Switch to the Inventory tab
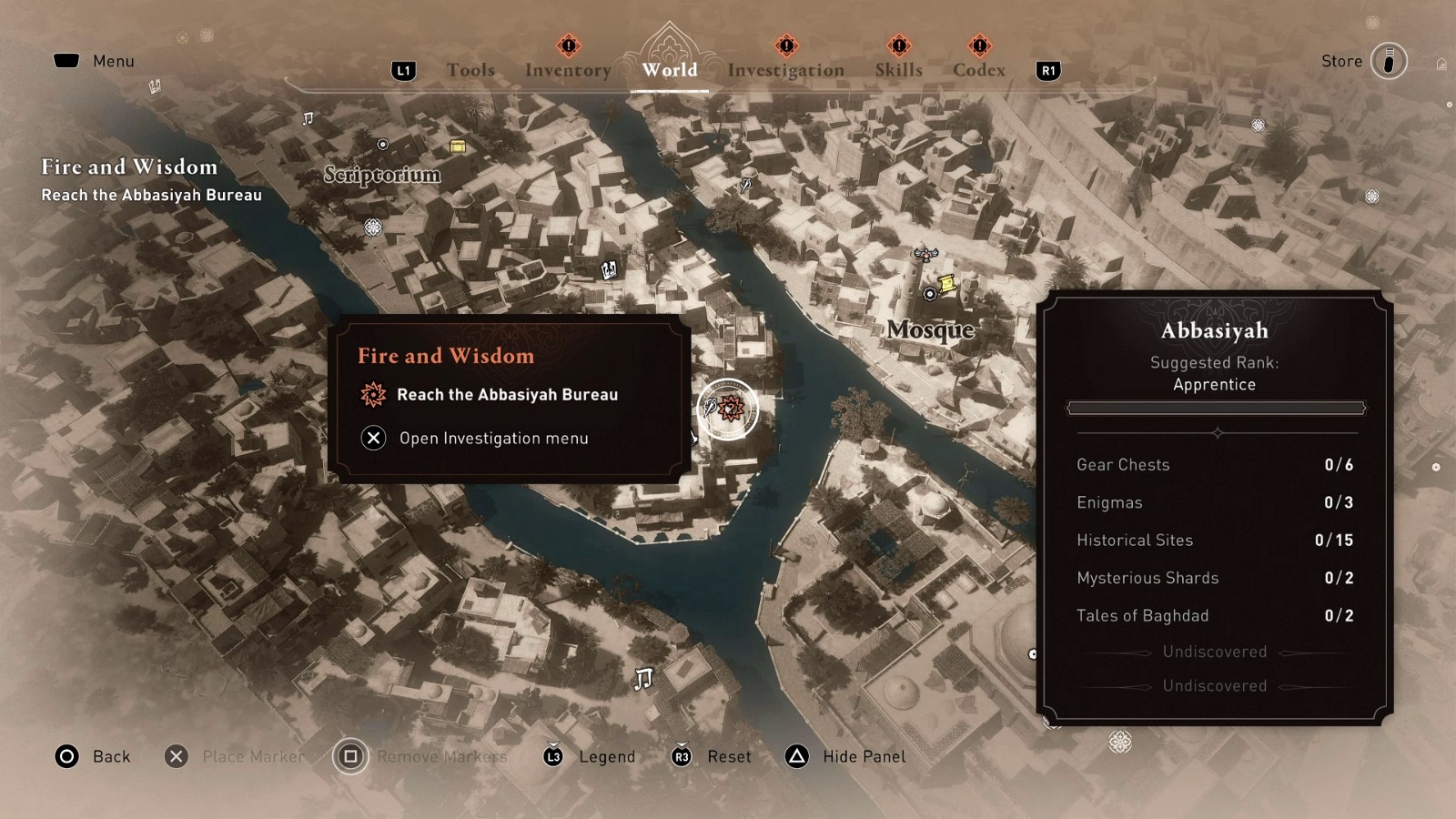Viewport: 1456px width, 819px height. 567,69
